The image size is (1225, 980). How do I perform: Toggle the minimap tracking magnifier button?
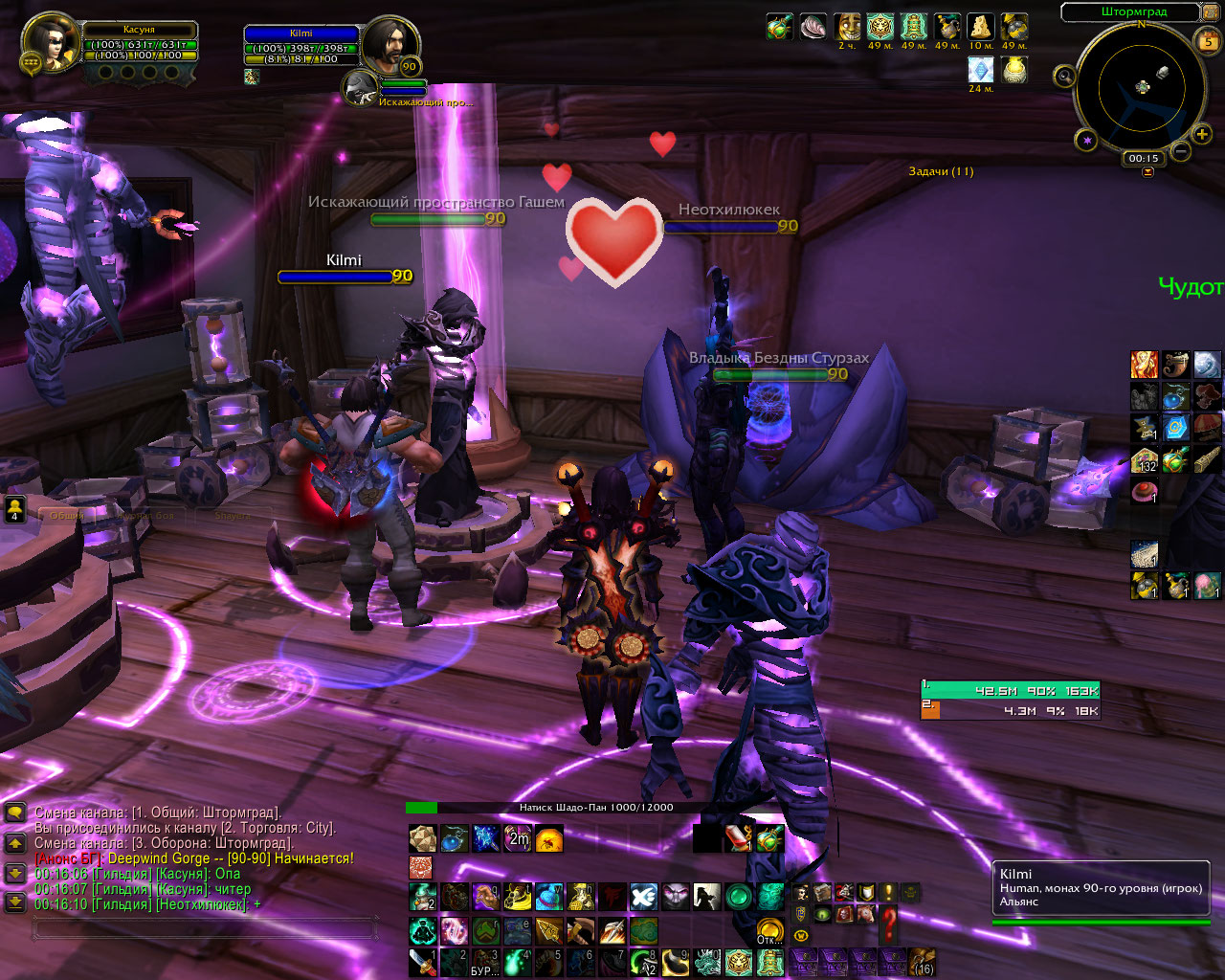point(1064,76)
